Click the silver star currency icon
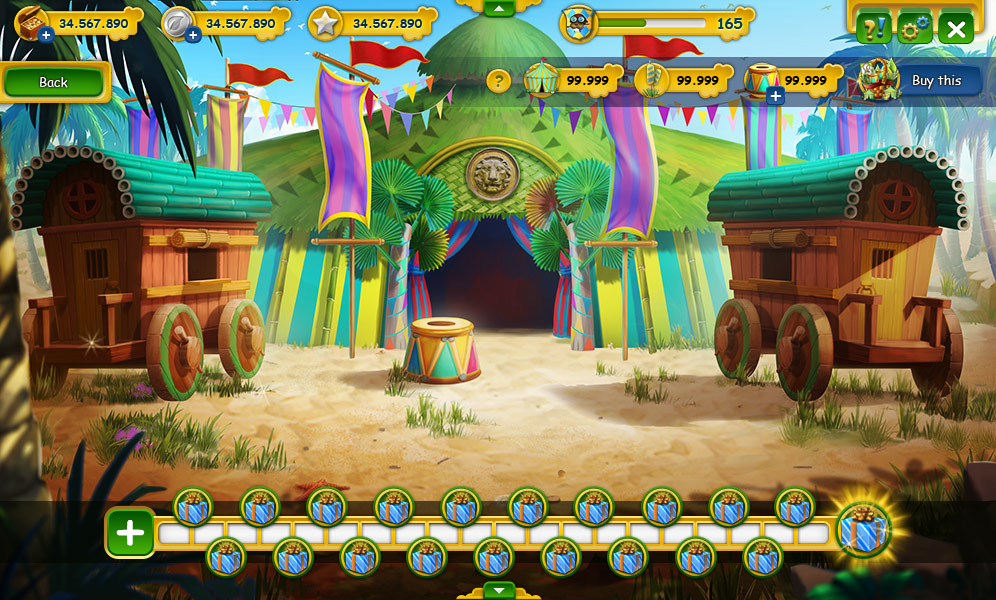 tap(325, 22)
